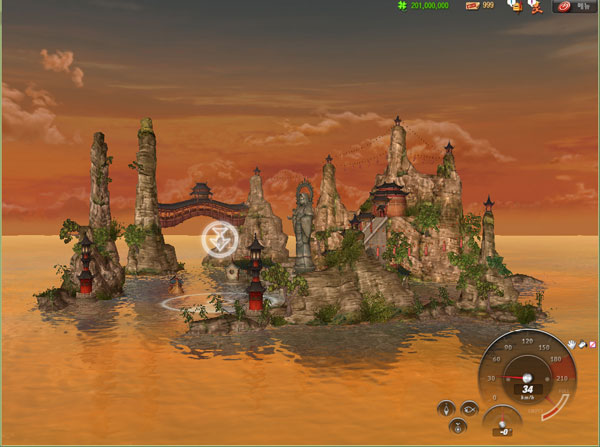
Task: Click the medal icon round button
Action: 458,425
